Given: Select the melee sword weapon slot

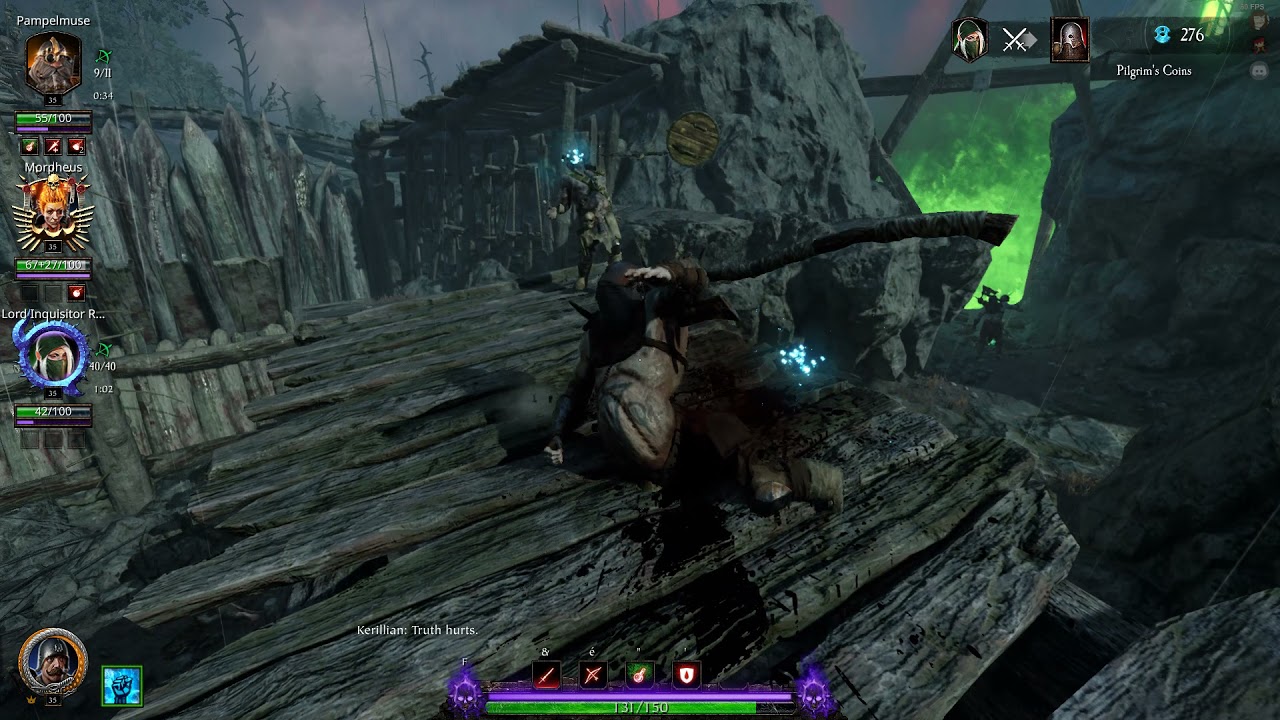Looking at the screenshot, I should pyautogui.click(x=546, y=676).
